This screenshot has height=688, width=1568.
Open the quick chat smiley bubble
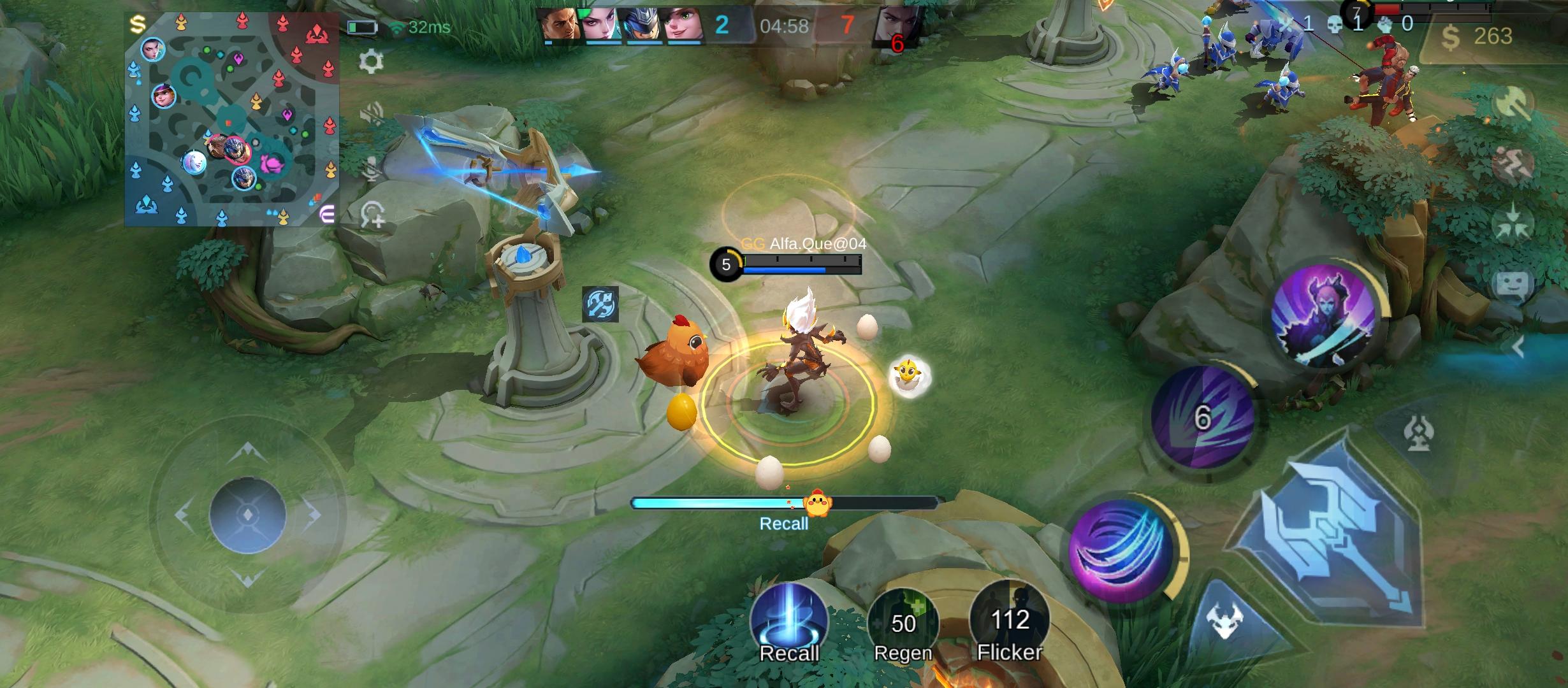(x=1512, y=285)
